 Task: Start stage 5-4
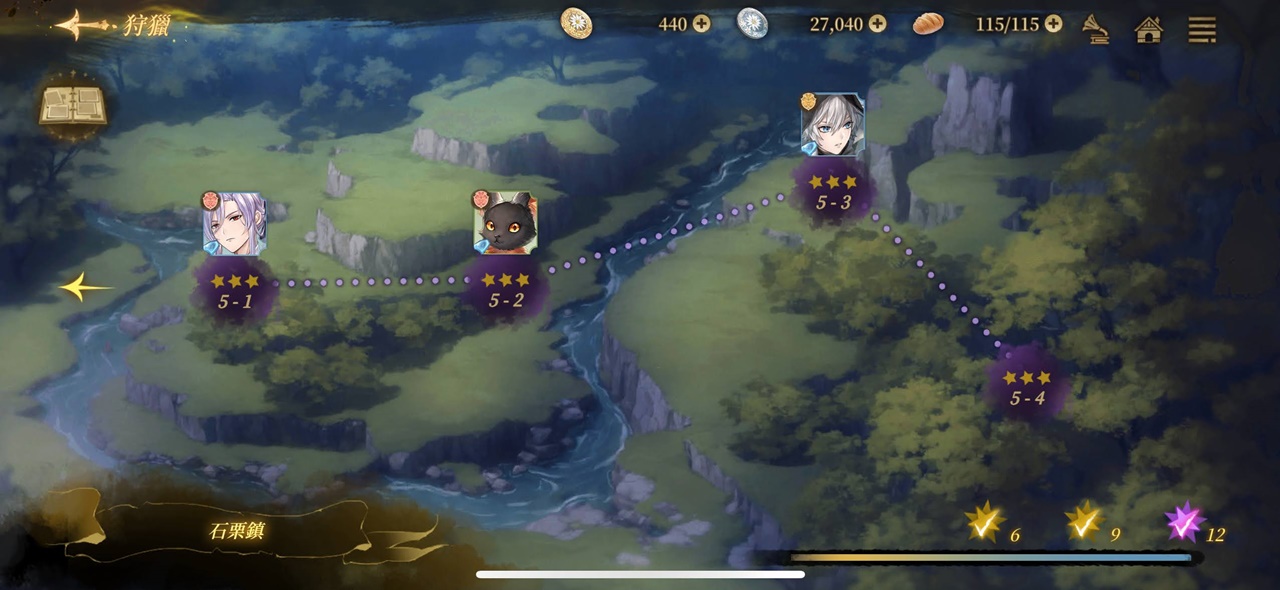coord(1027,388)
